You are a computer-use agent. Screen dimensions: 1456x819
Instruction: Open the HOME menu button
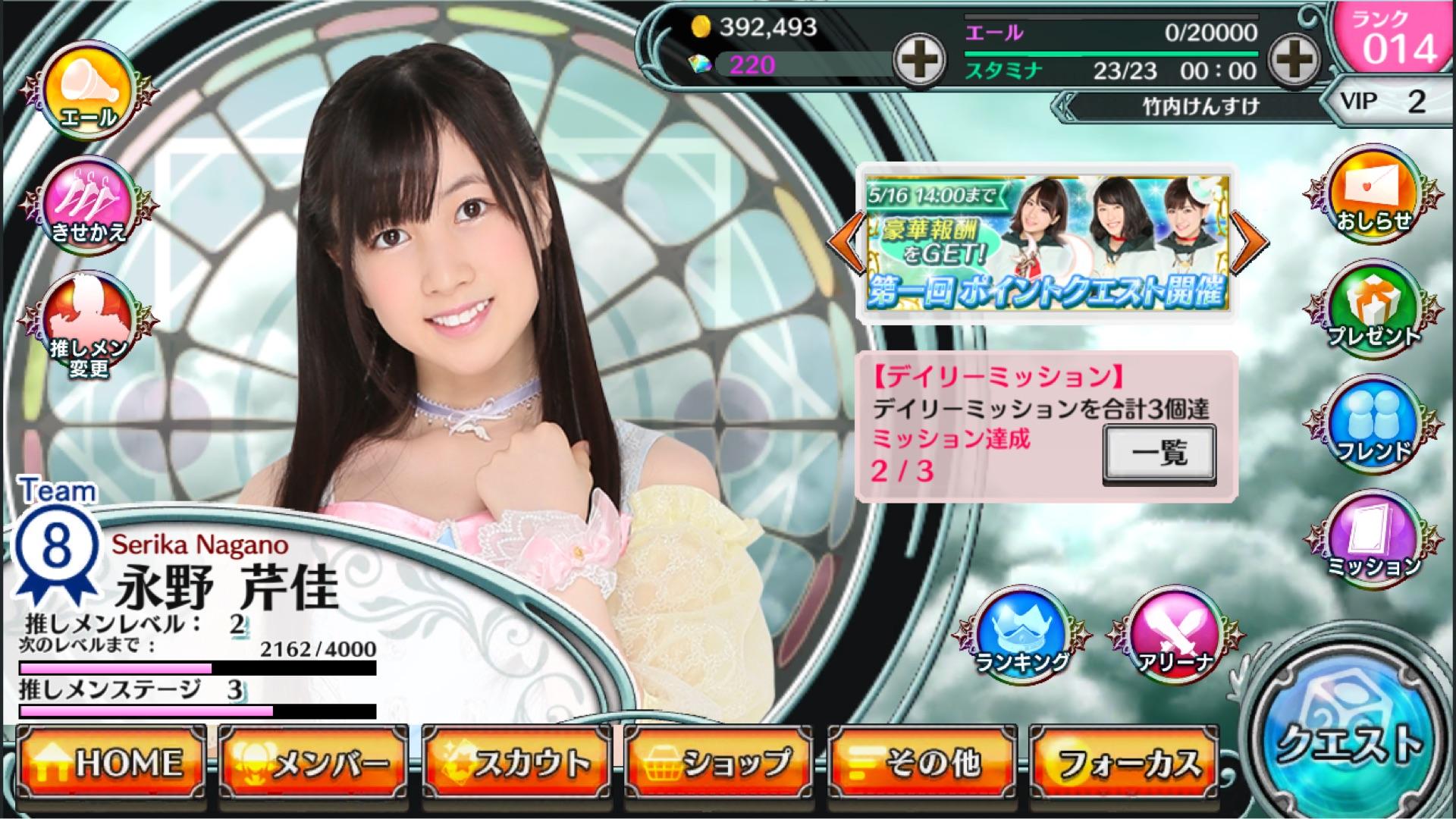point(111,764)
